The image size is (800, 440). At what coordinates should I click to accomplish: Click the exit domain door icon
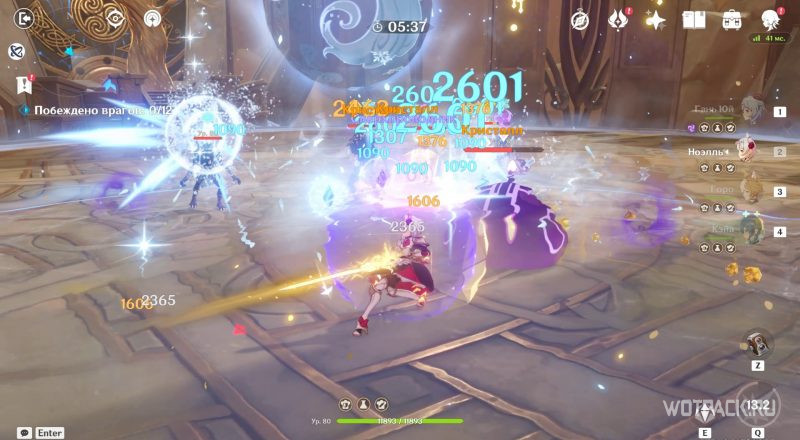point(25,18)
